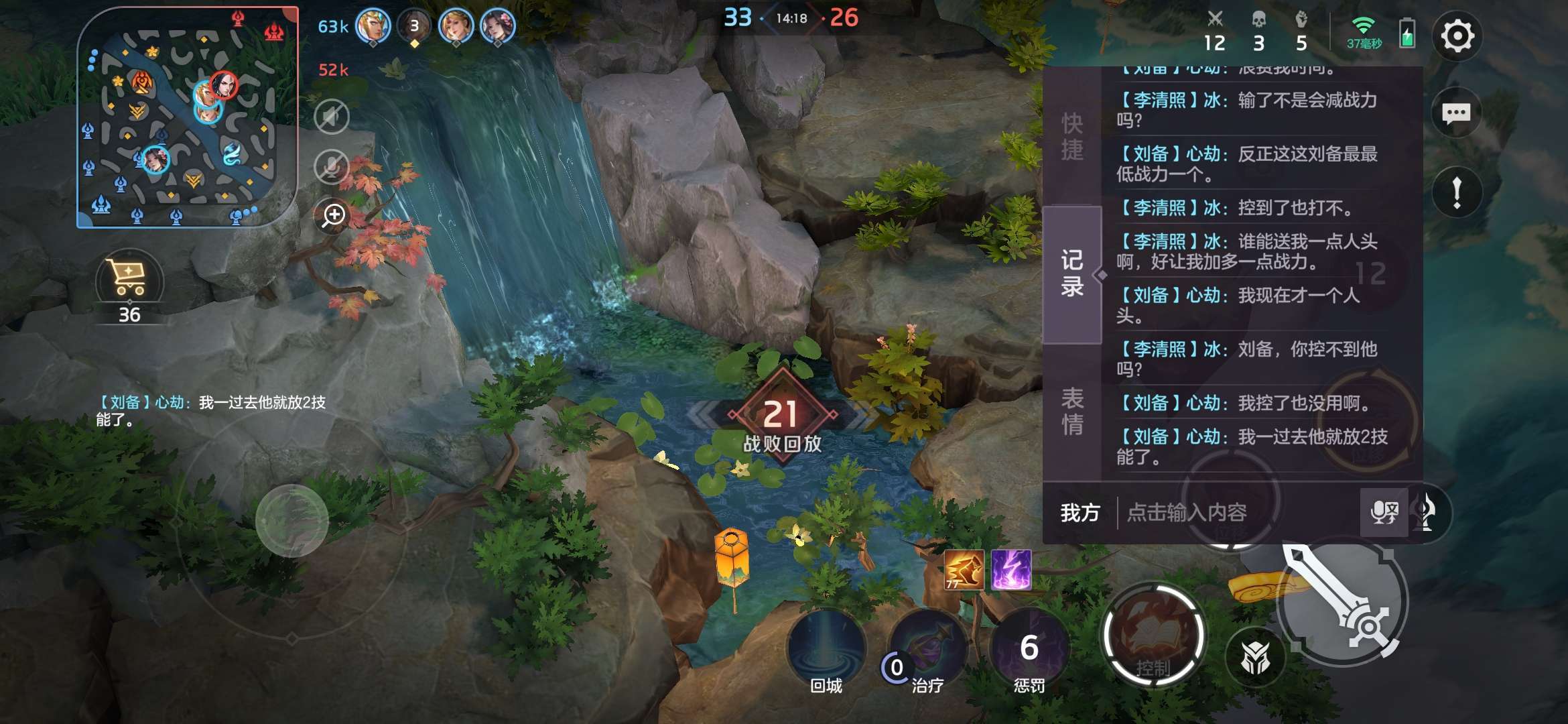
Task: Select the 记录 chat log tab
Action: point(1072,274)
